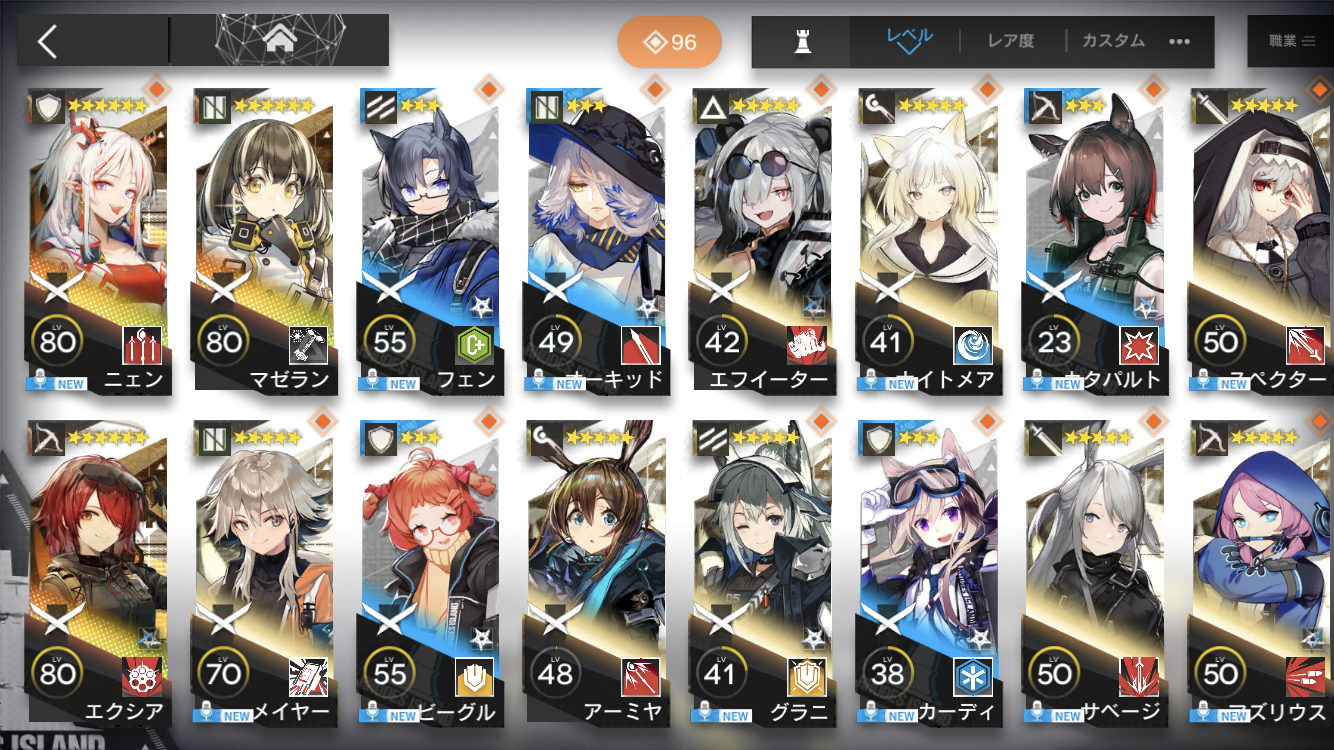Open the ビーグル operator card
This screenshot has height=750, width=1334.
430,570
